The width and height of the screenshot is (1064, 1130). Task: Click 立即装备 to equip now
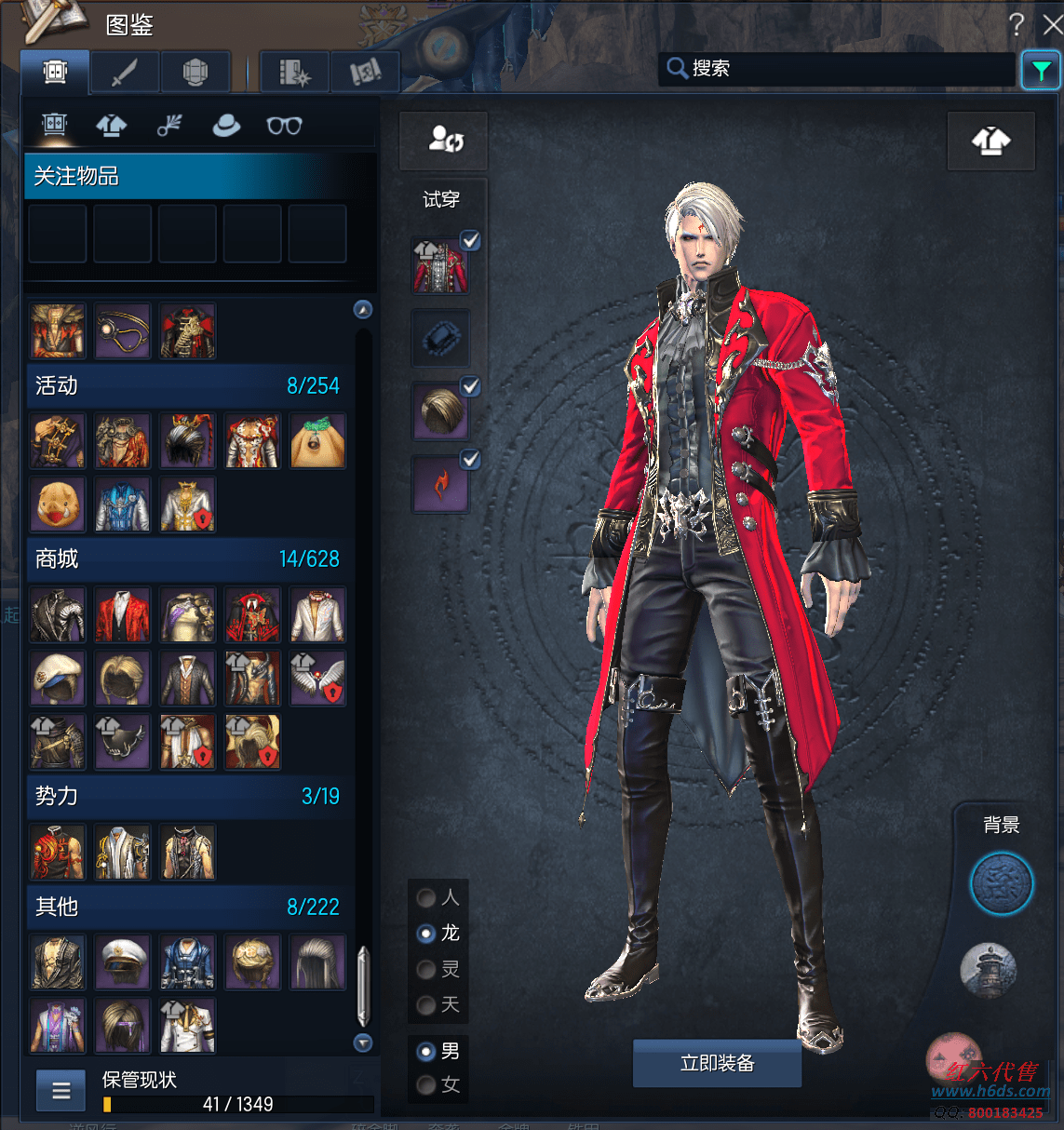click(x=717, y=1063)
